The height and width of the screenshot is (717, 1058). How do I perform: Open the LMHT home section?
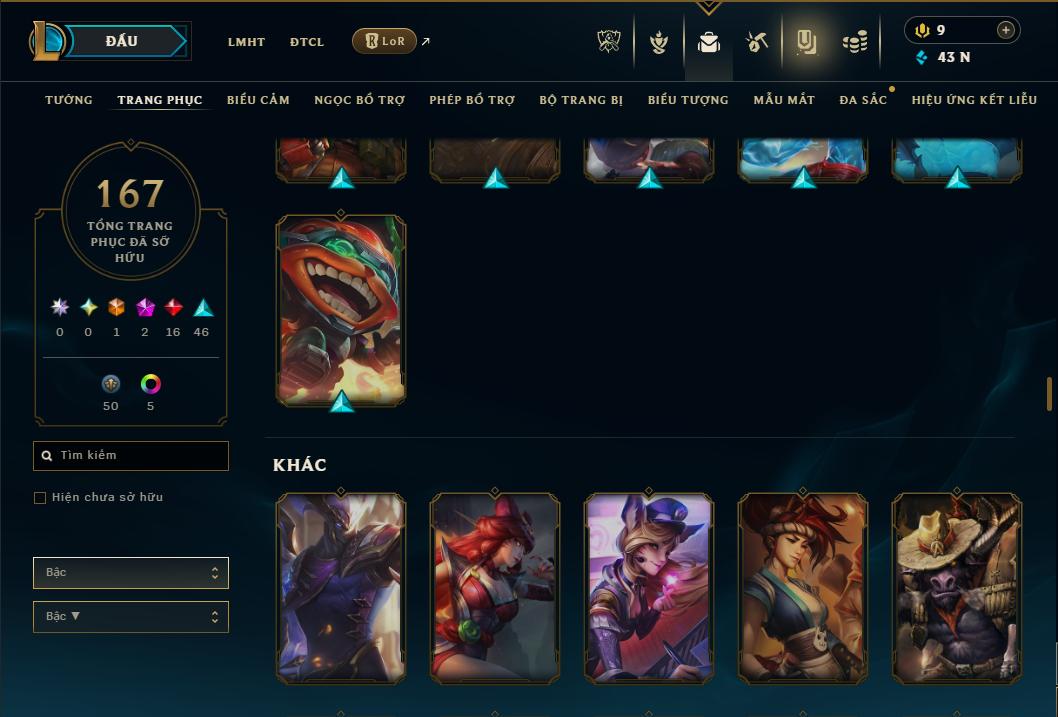coord(246,42)
